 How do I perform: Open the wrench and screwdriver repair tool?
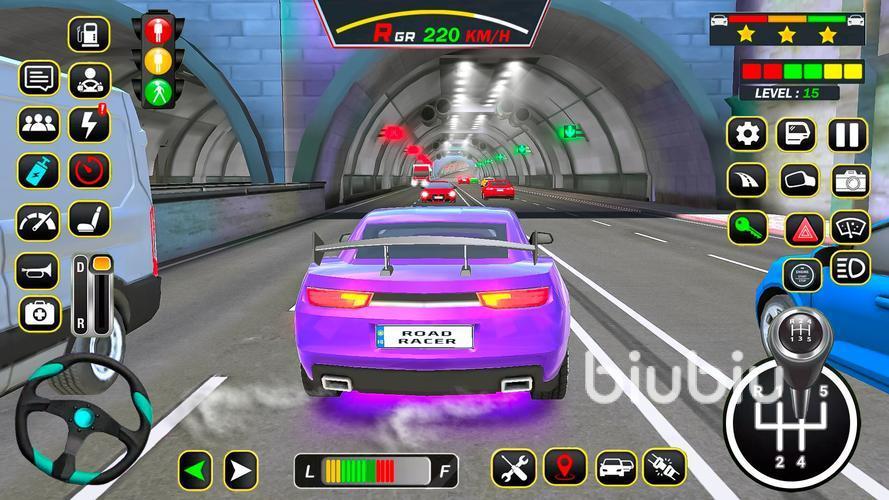513,467
